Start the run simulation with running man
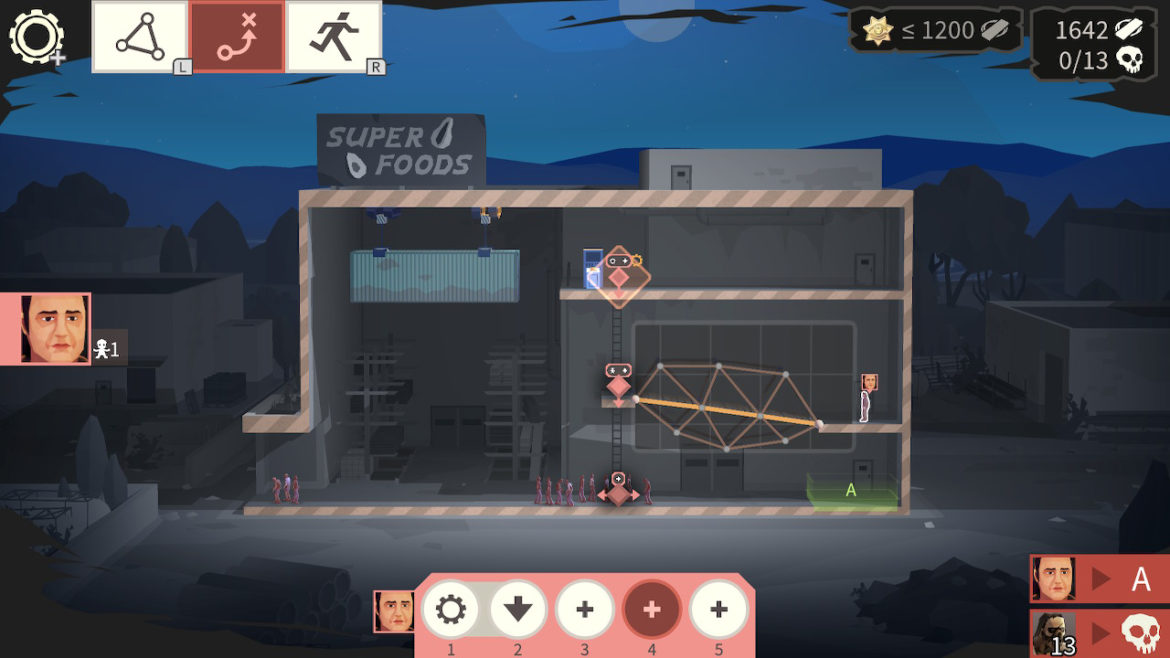Screen dimensions: 1170x658 point(334,37)
